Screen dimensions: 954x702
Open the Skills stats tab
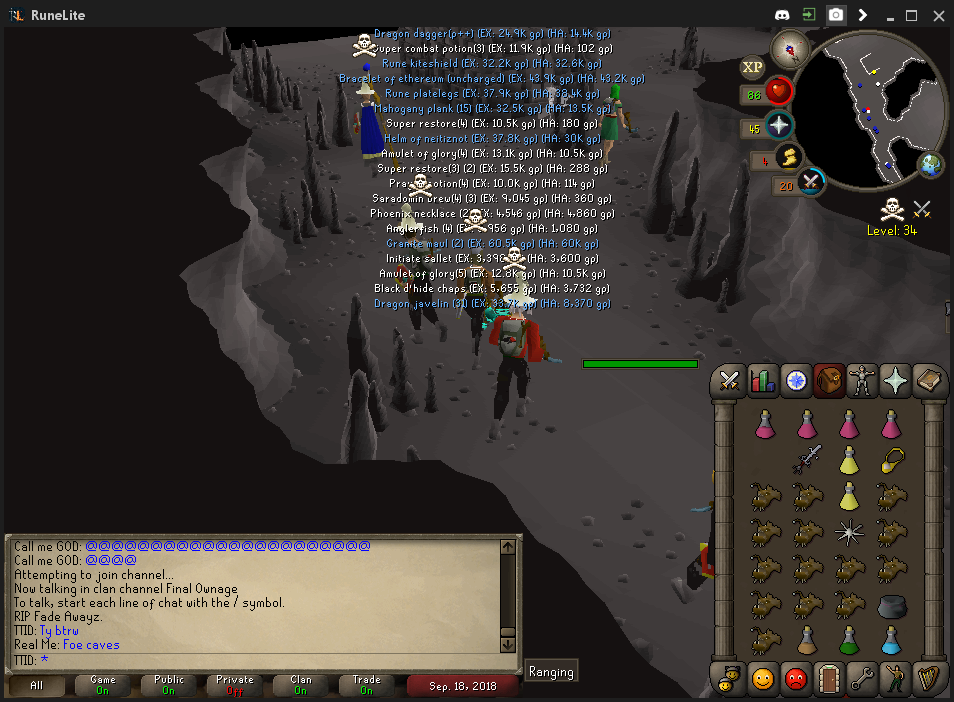(x=763, y=381)
